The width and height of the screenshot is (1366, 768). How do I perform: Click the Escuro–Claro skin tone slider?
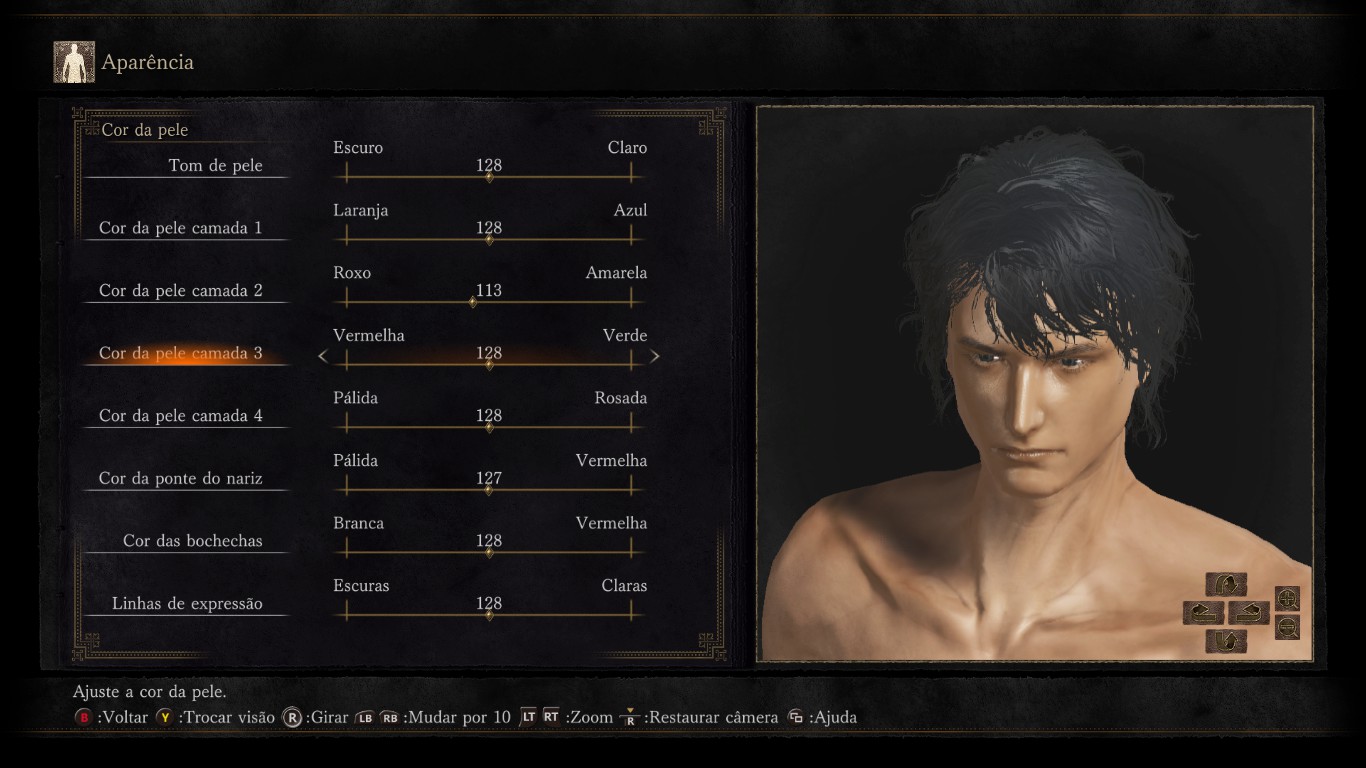489,177
